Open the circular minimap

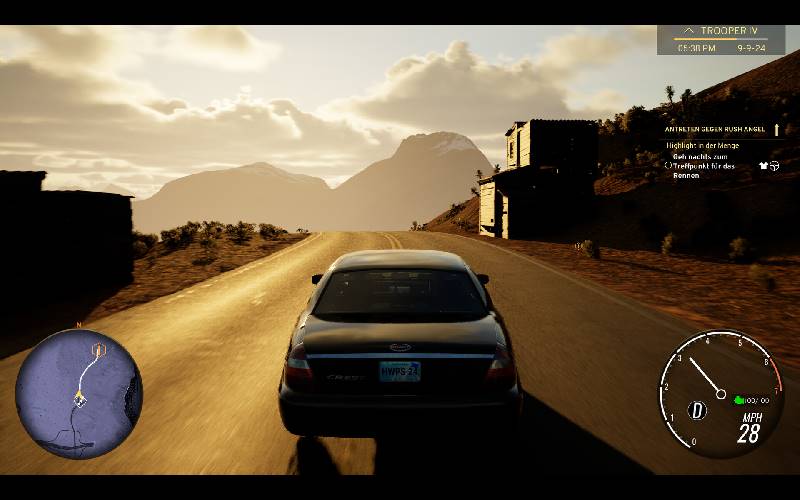(78, 394)
